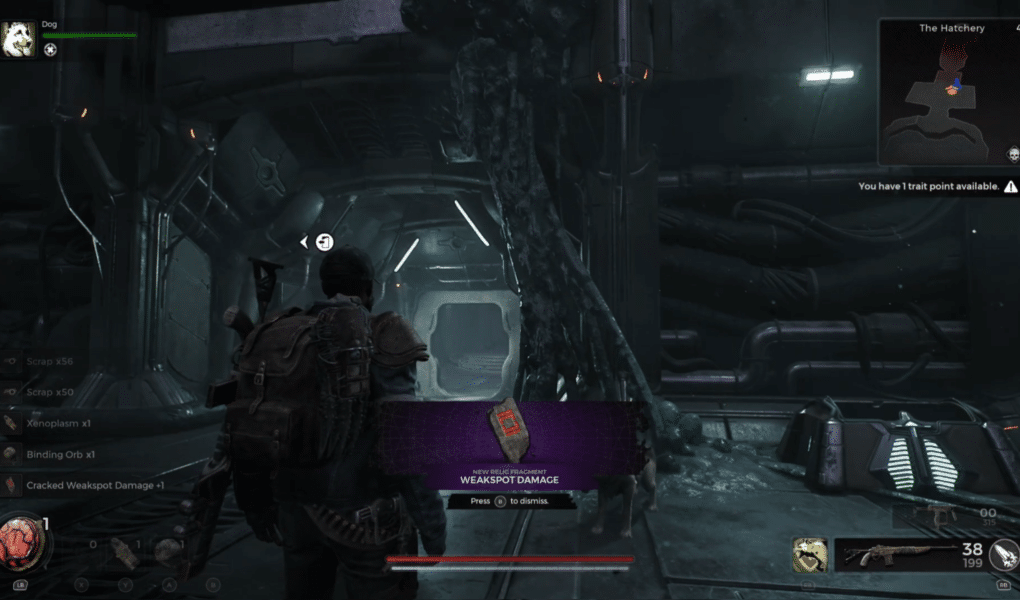
Task: Activate the archetype skill icon beside the rifle
Action: (808, 553)
